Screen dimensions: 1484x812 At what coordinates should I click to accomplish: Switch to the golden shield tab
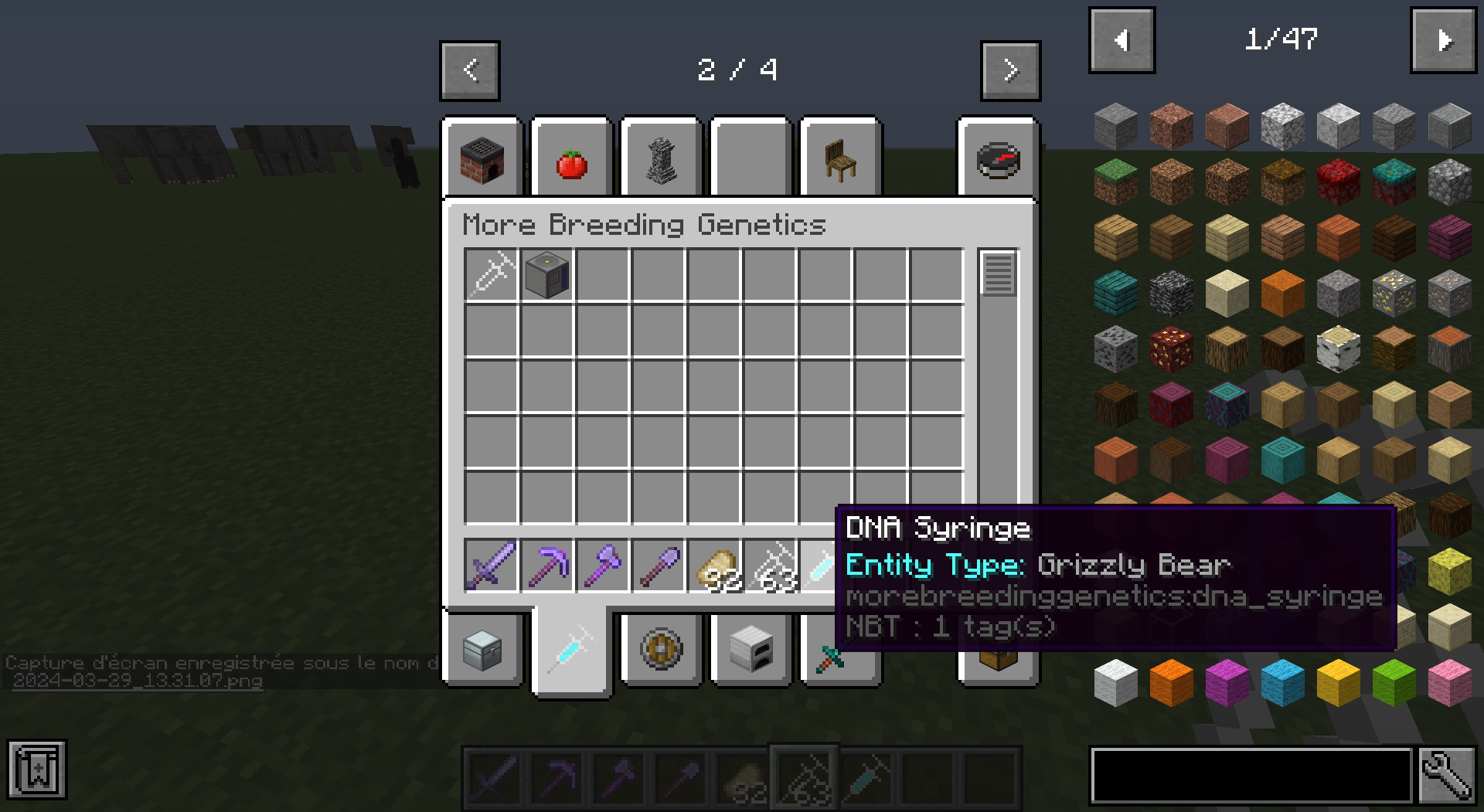[661, 650]
